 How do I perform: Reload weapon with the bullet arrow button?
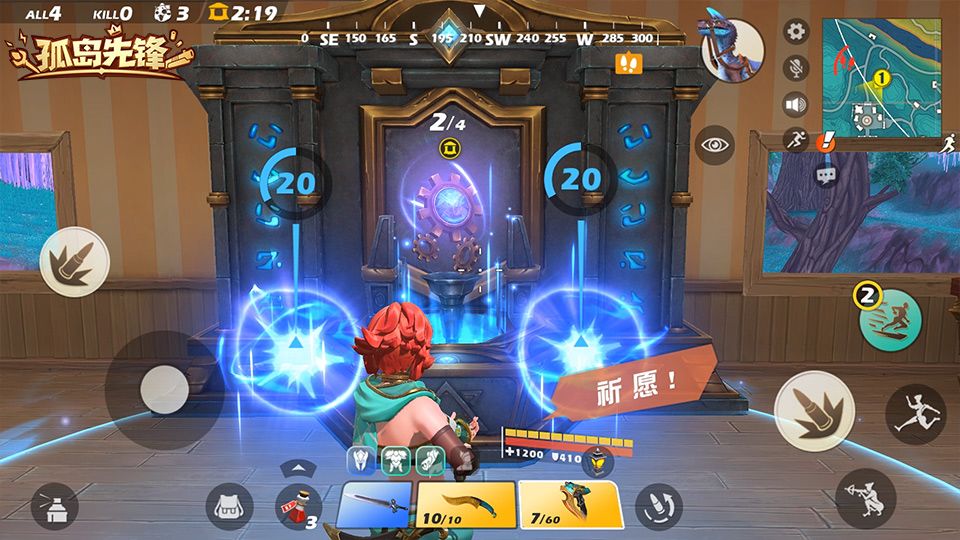pyautogui.click(x=659, y=503)
